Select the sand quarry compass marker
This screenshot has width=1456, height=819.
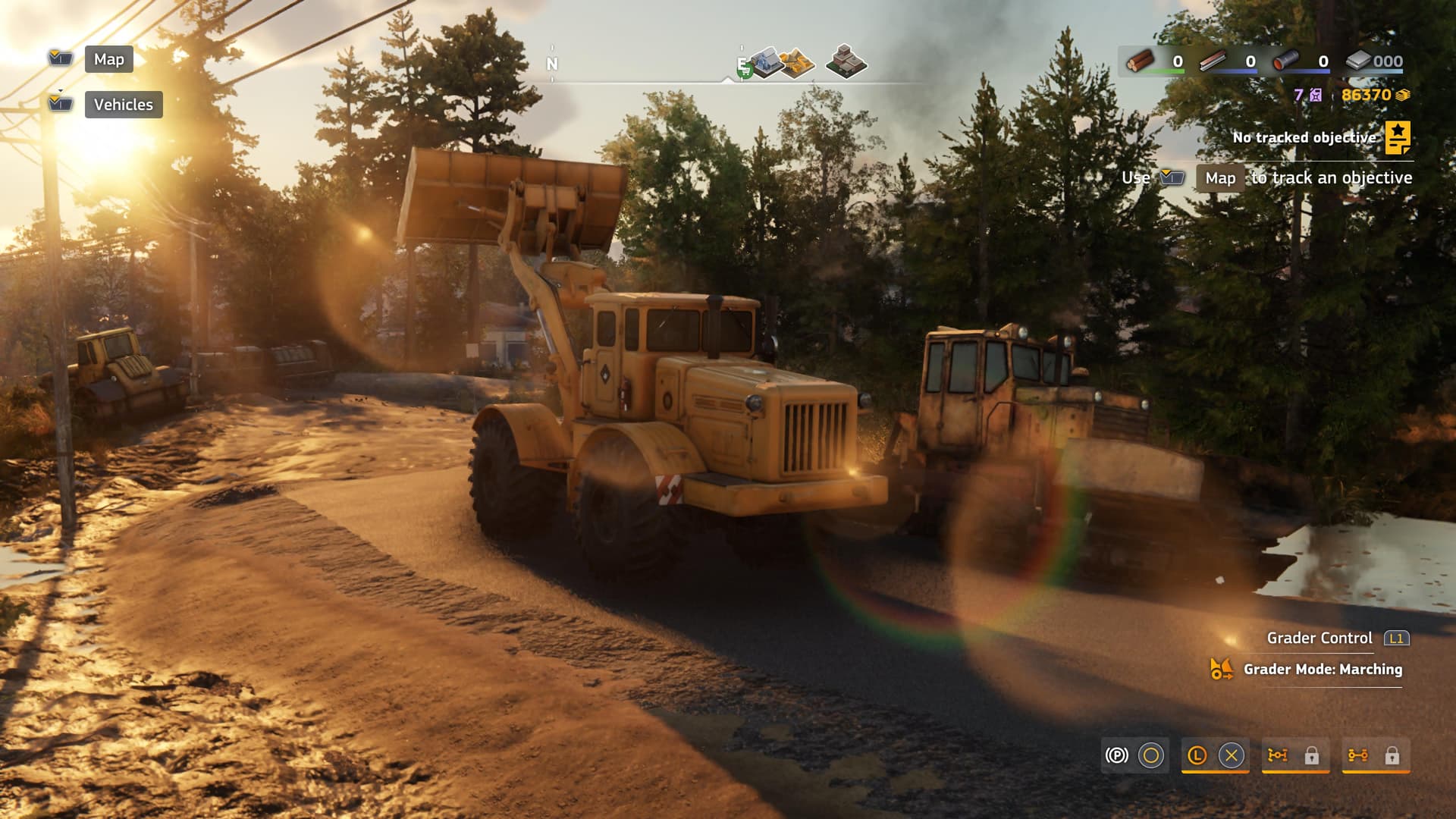(798, 64)
